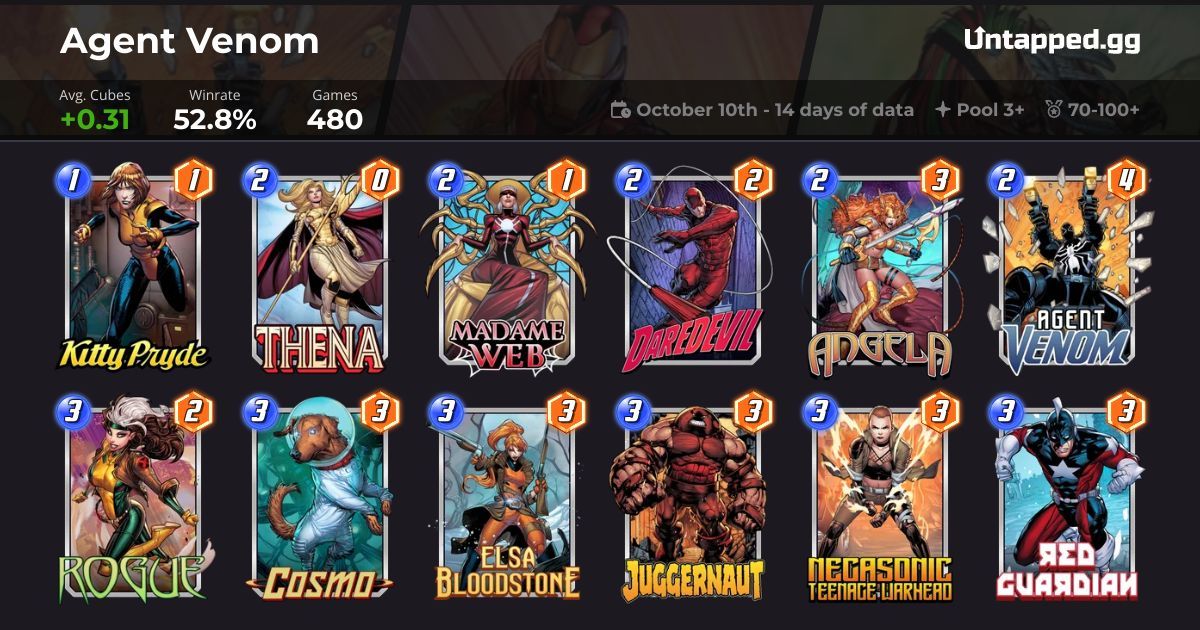Open the Untapped.gg logo link
Image resolution: width=1200 pixels, height=630 pixels.
(x=1051, y=40)
